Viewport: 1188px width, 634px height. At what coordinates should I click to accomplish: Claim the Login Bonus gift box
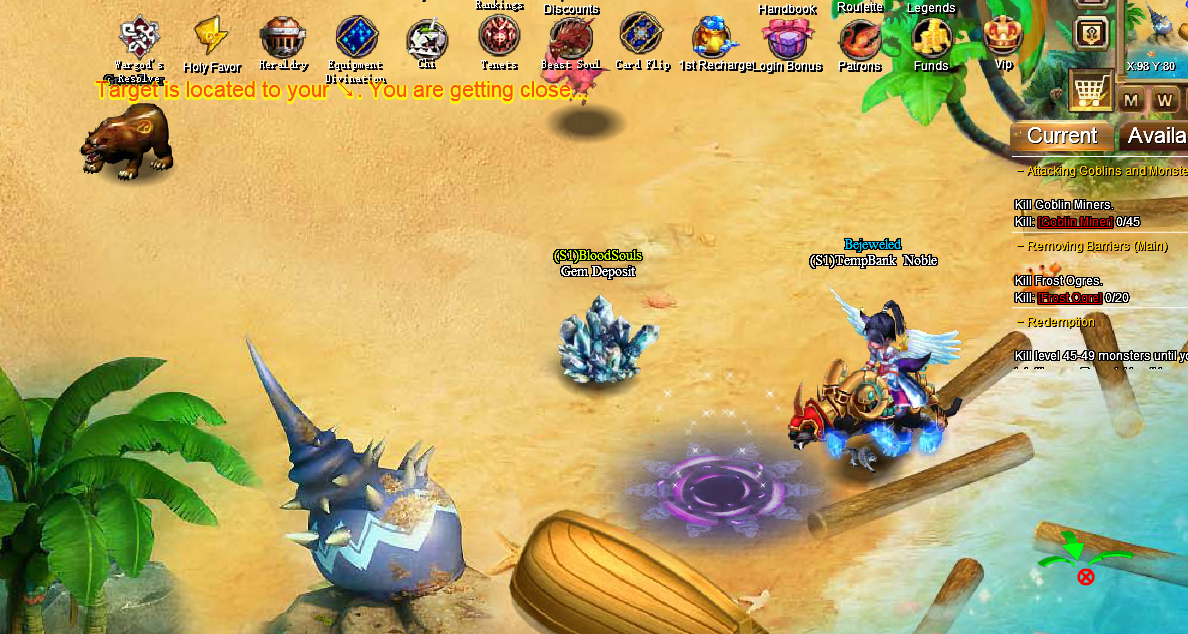(x=787, y=38)
